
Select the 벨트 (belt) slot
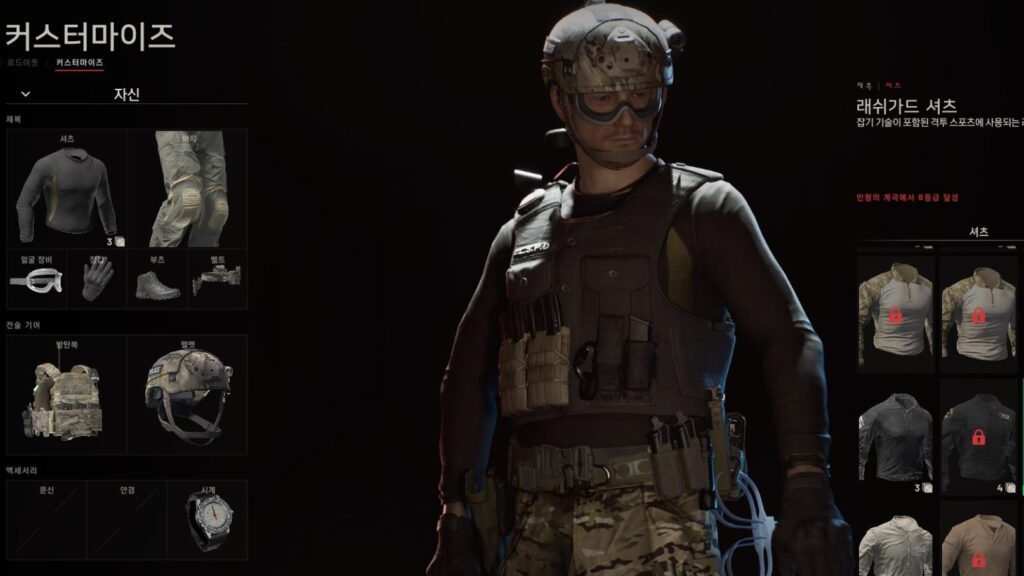[218, 277]
